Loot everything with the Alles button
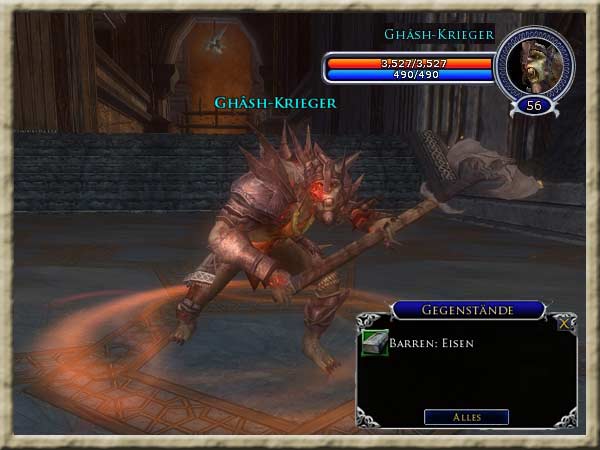The width and height of the screenshot is (600, 450). [x=466, y=417]
